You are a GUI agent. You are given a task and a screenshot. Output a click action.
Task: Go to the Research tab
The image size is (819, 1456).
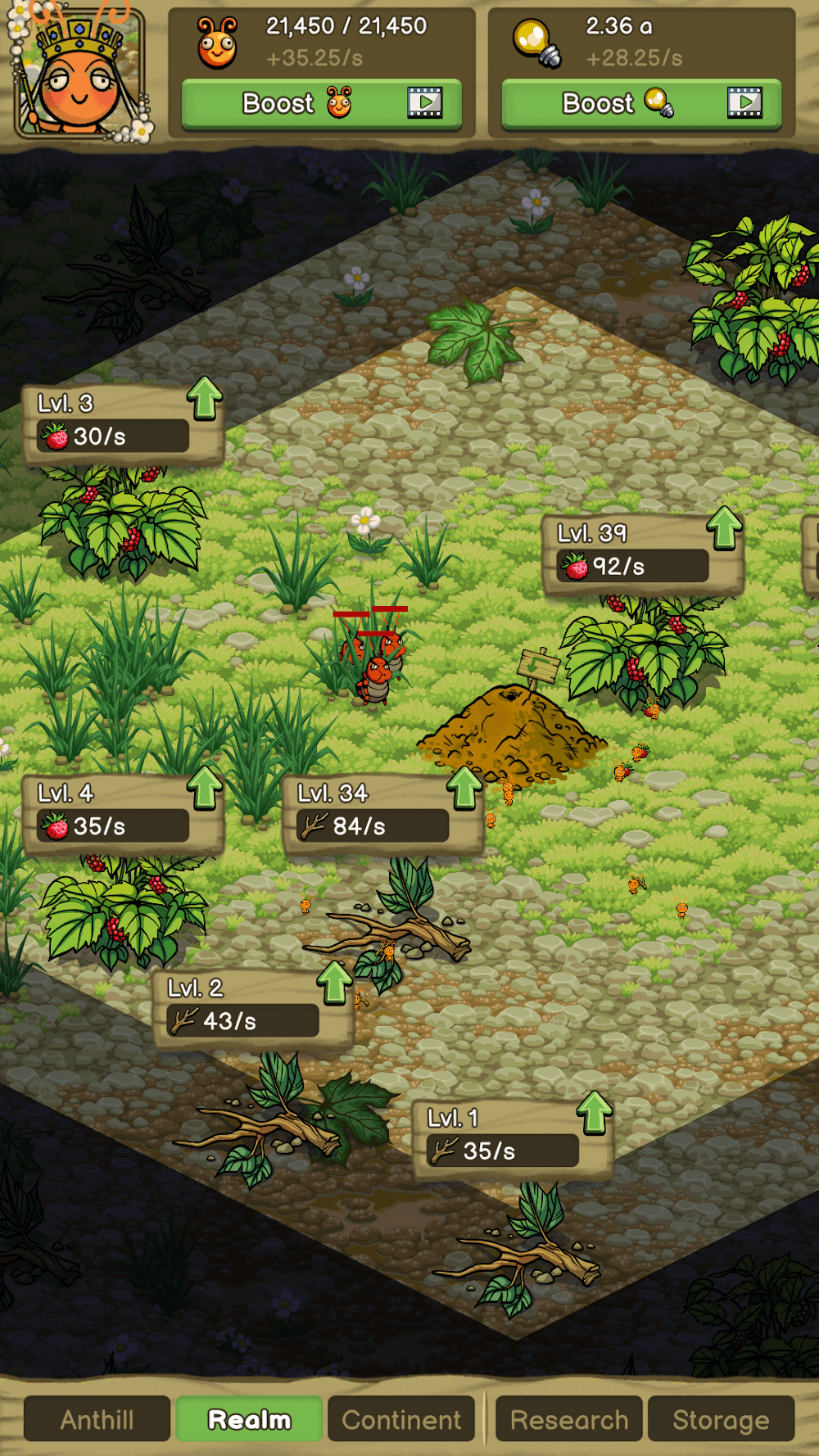569,1419
